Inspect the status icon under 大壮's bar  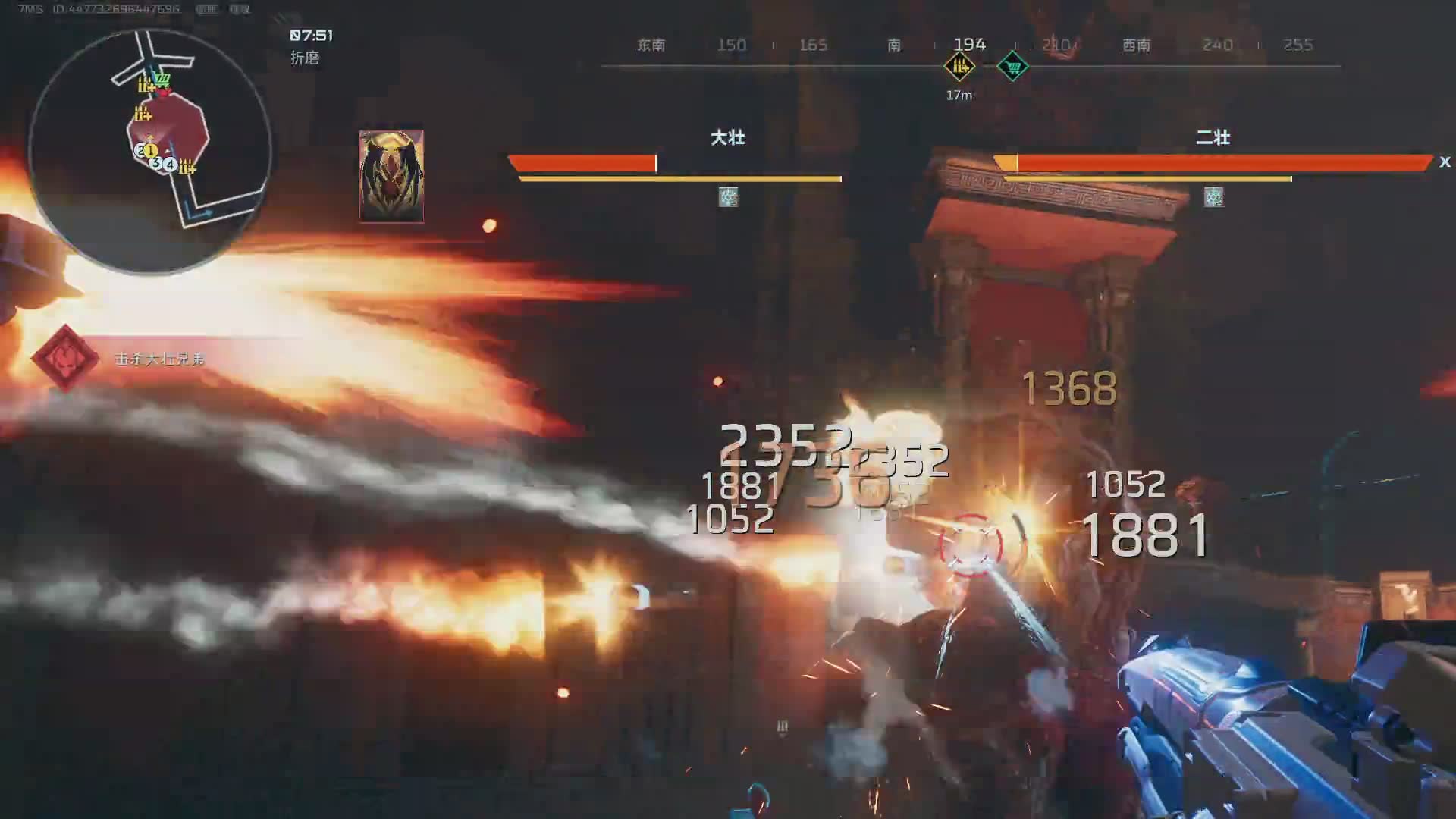pyautogui.click(x=728, y=198)
